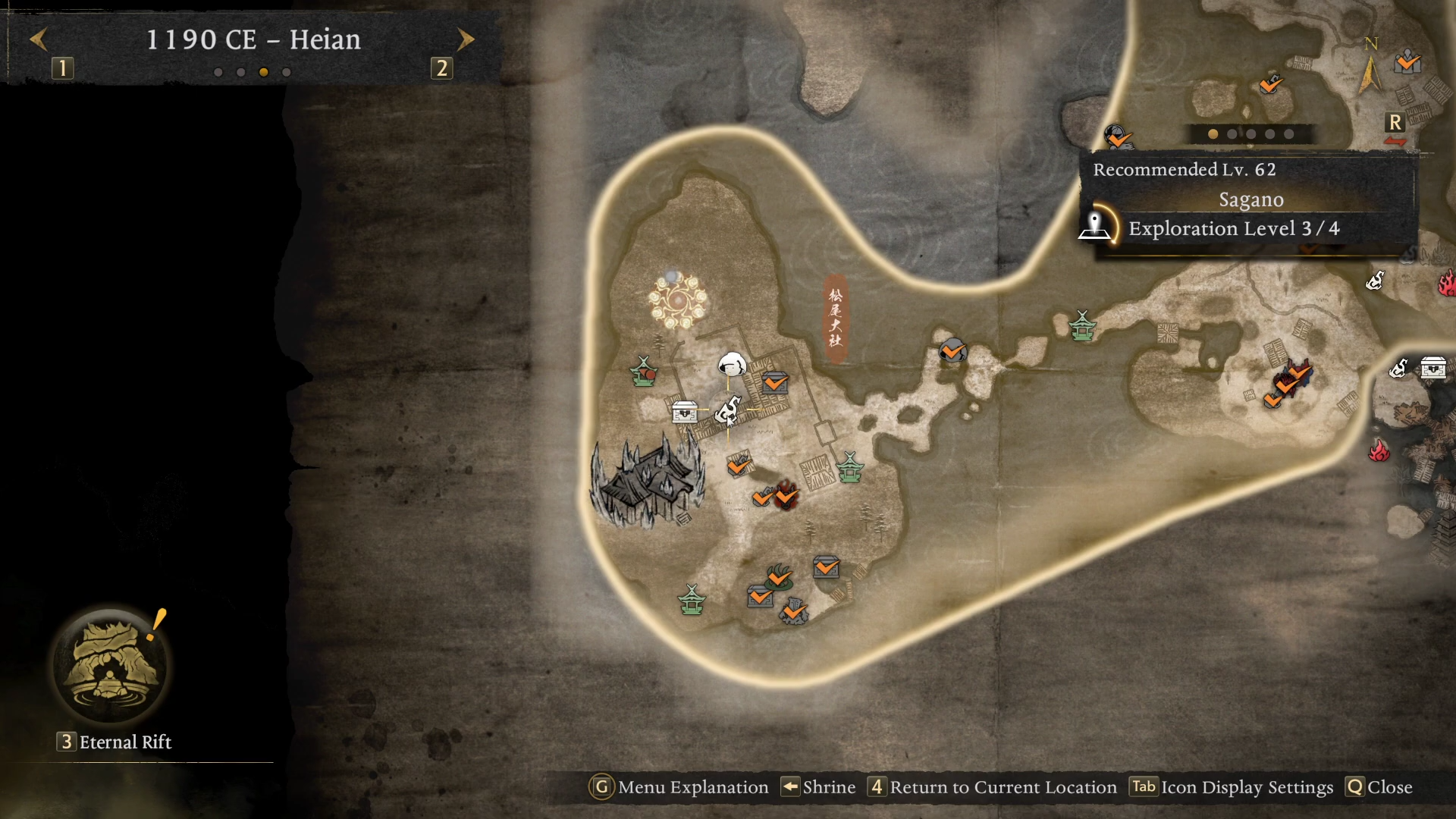Open Icon Display Settings
This screenshot has width=1456, height=819.
[x=1232, y=787]
